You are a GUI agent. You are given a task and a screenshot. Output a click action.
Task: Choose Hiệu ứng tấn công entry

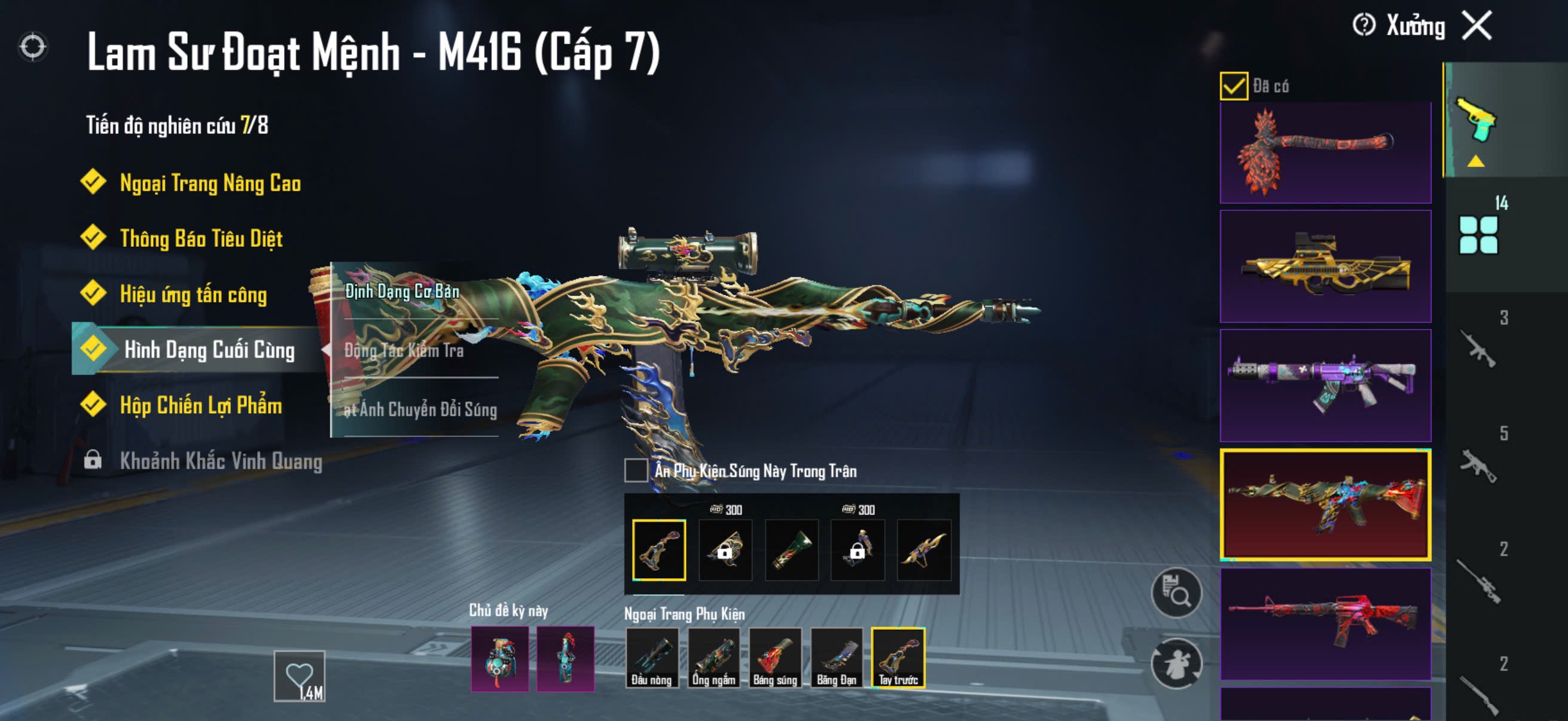point(193,294)
